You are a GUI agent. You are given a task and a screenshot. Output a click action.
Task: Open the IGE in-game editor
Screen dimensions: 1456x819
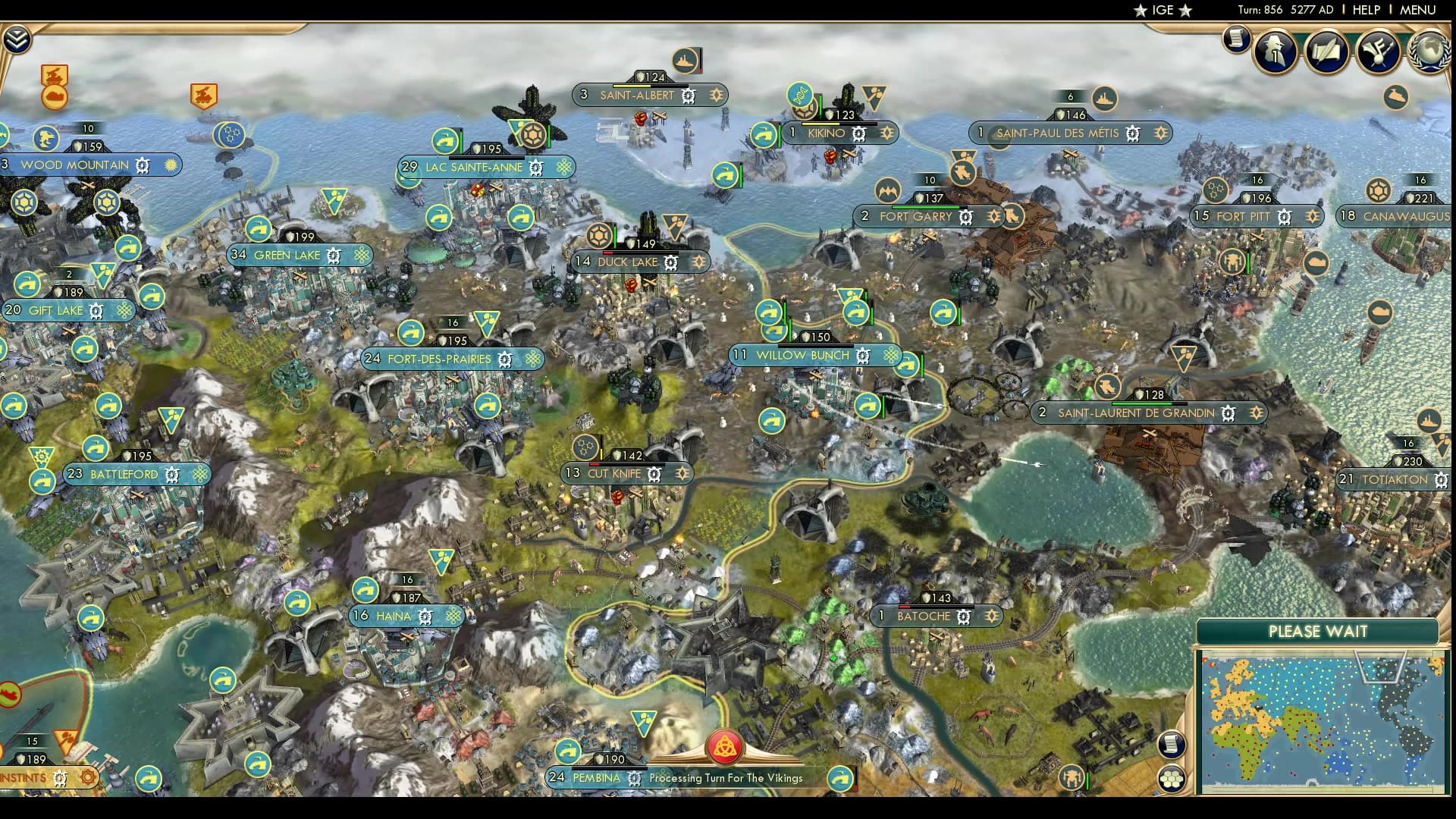pos(1163,10)
